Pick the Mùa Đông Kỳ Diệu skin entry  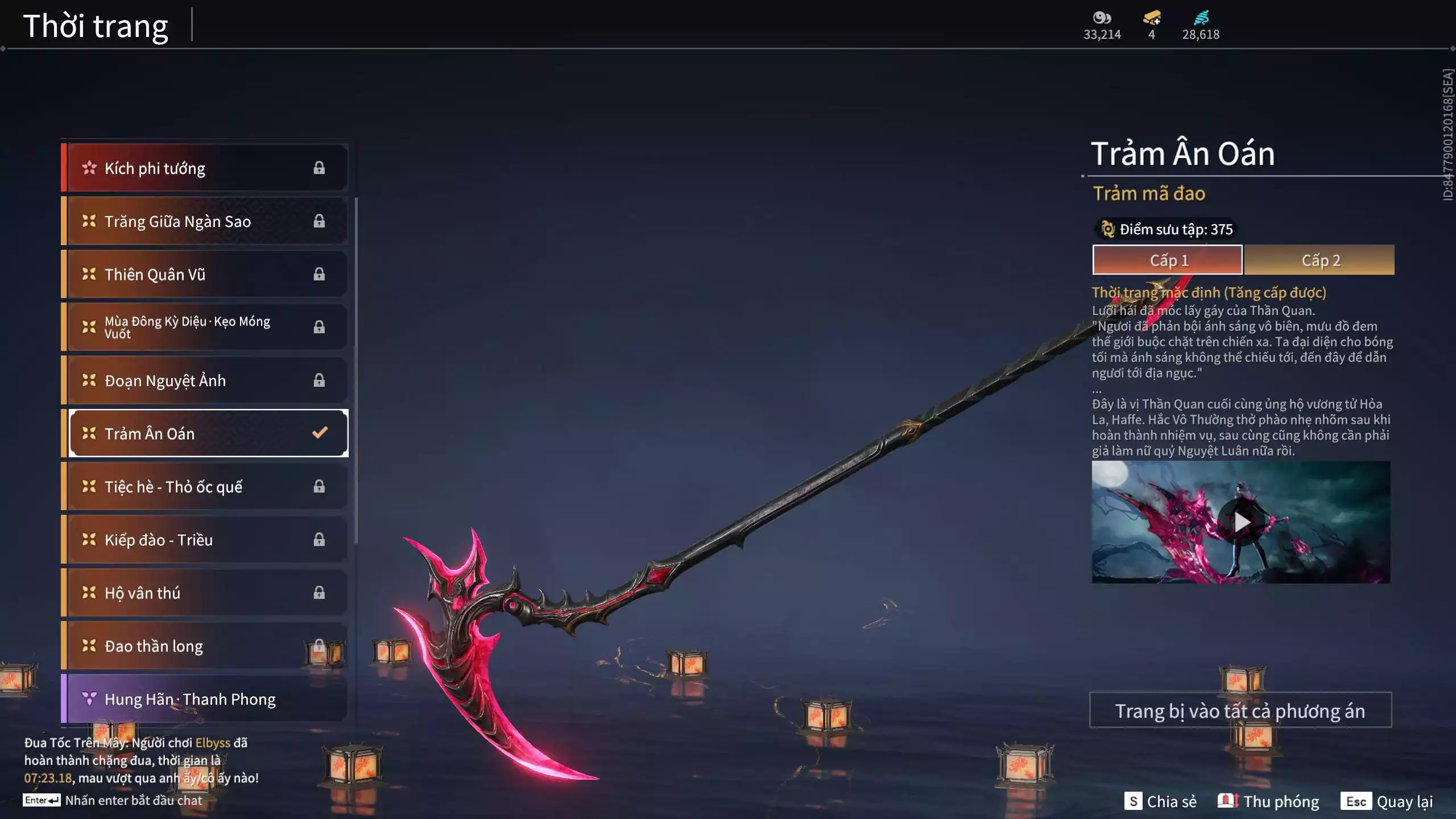[205, 327]
